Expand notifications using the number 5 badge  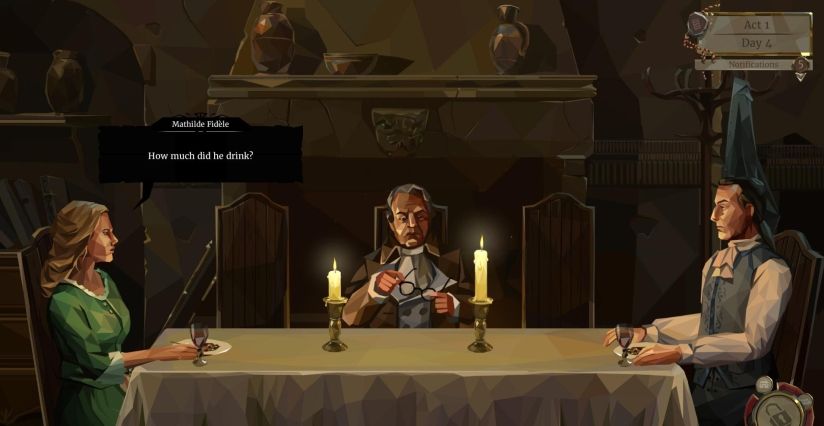pos(800,65)
